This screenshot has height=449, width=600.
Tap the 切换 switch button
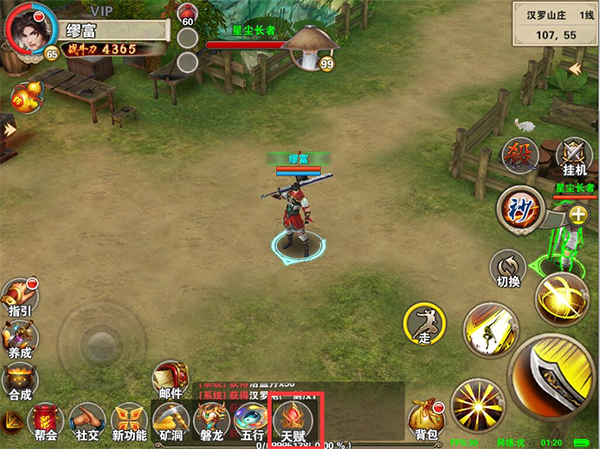507,269
